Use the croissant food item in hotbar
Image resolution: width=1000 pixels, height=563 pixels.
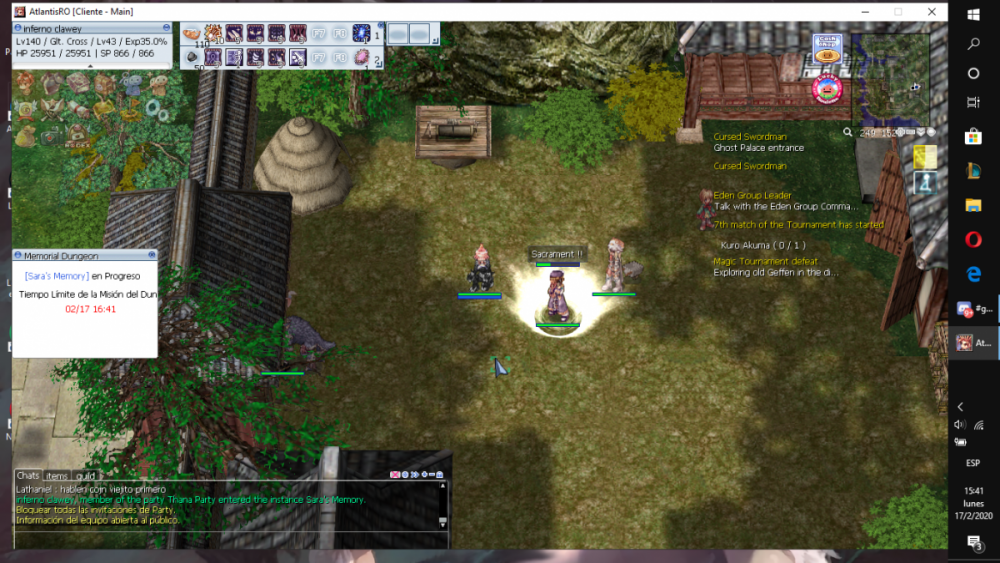(192, 35)
